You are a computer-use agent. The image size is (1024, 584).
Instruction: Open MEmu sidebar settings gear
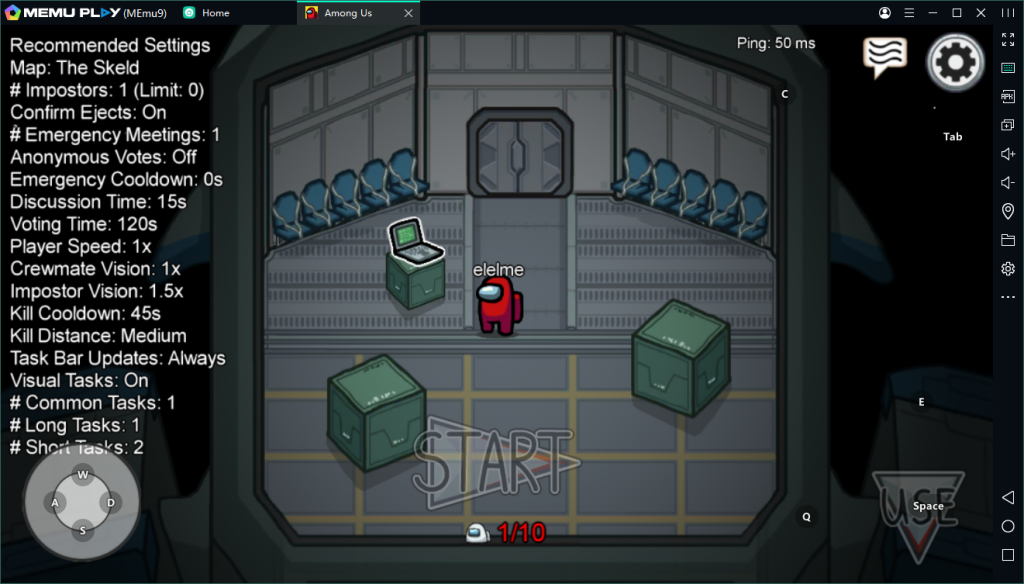tap(1008, 269)
